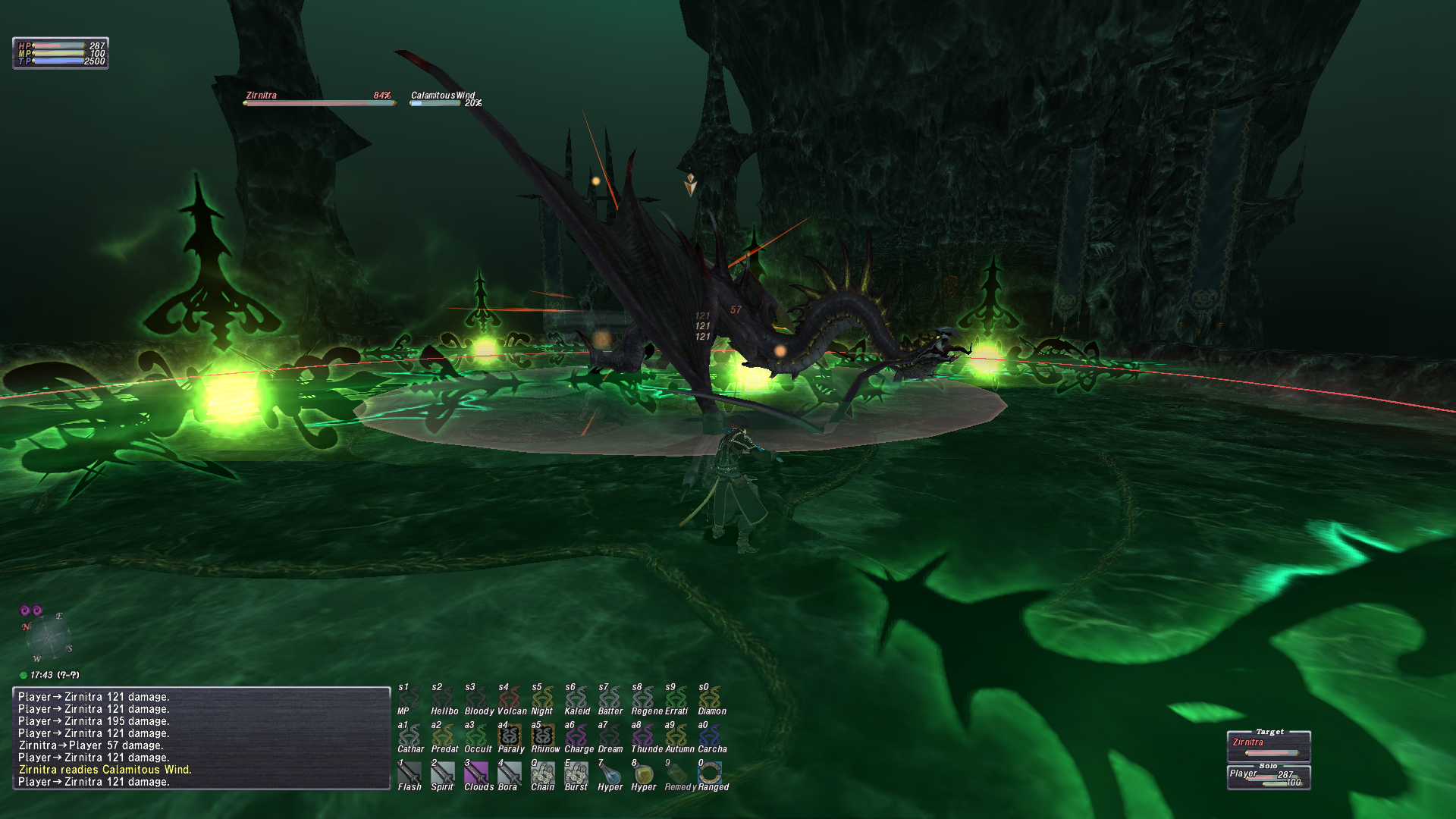This screenshot has height=819, width=1456.
Task: Use the Spirit sword skill
Action: [442, 773]
